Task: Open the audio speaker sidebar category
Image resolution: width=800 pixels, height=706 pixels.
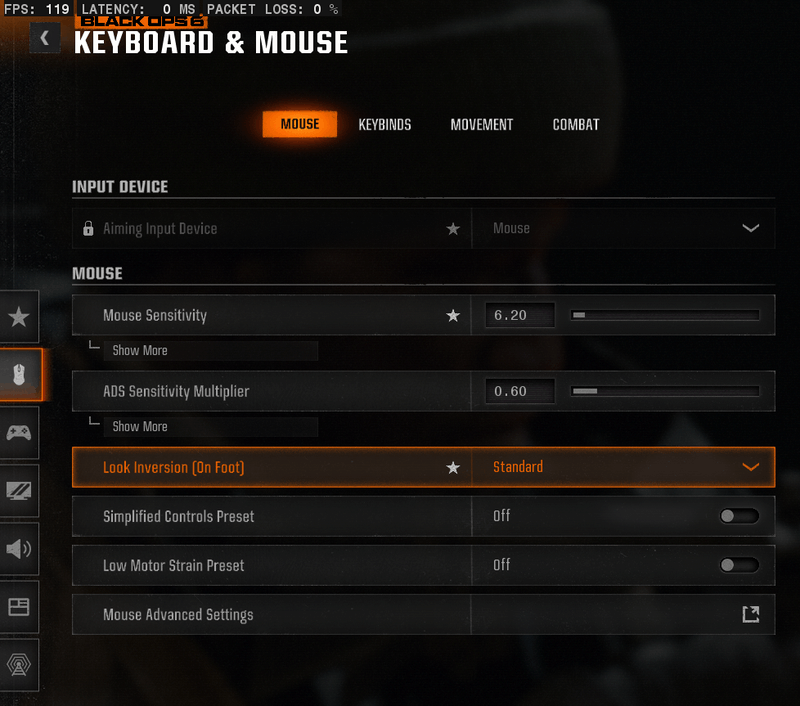Action: point(19,549)
